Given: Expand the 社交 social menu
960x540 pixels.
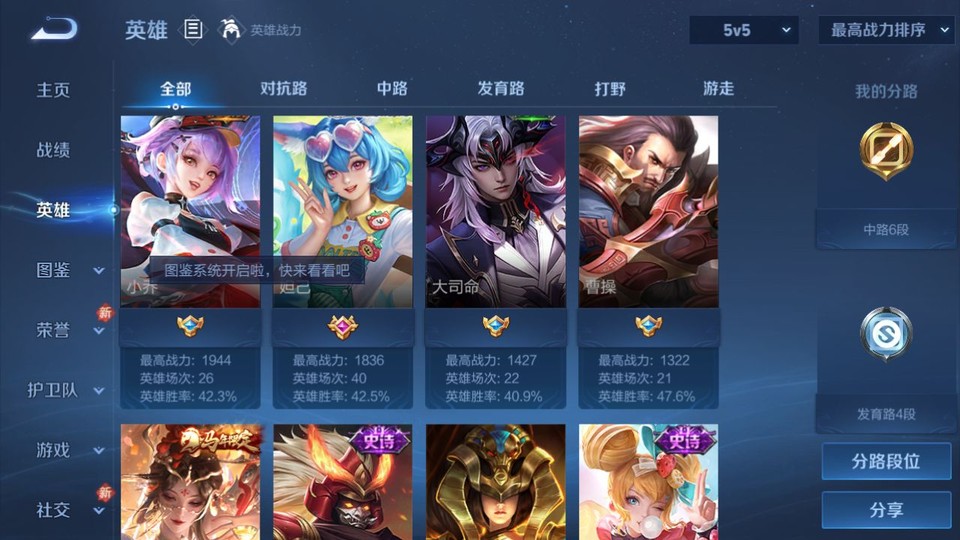Looking at the screenshot, I should coord(68,510).
